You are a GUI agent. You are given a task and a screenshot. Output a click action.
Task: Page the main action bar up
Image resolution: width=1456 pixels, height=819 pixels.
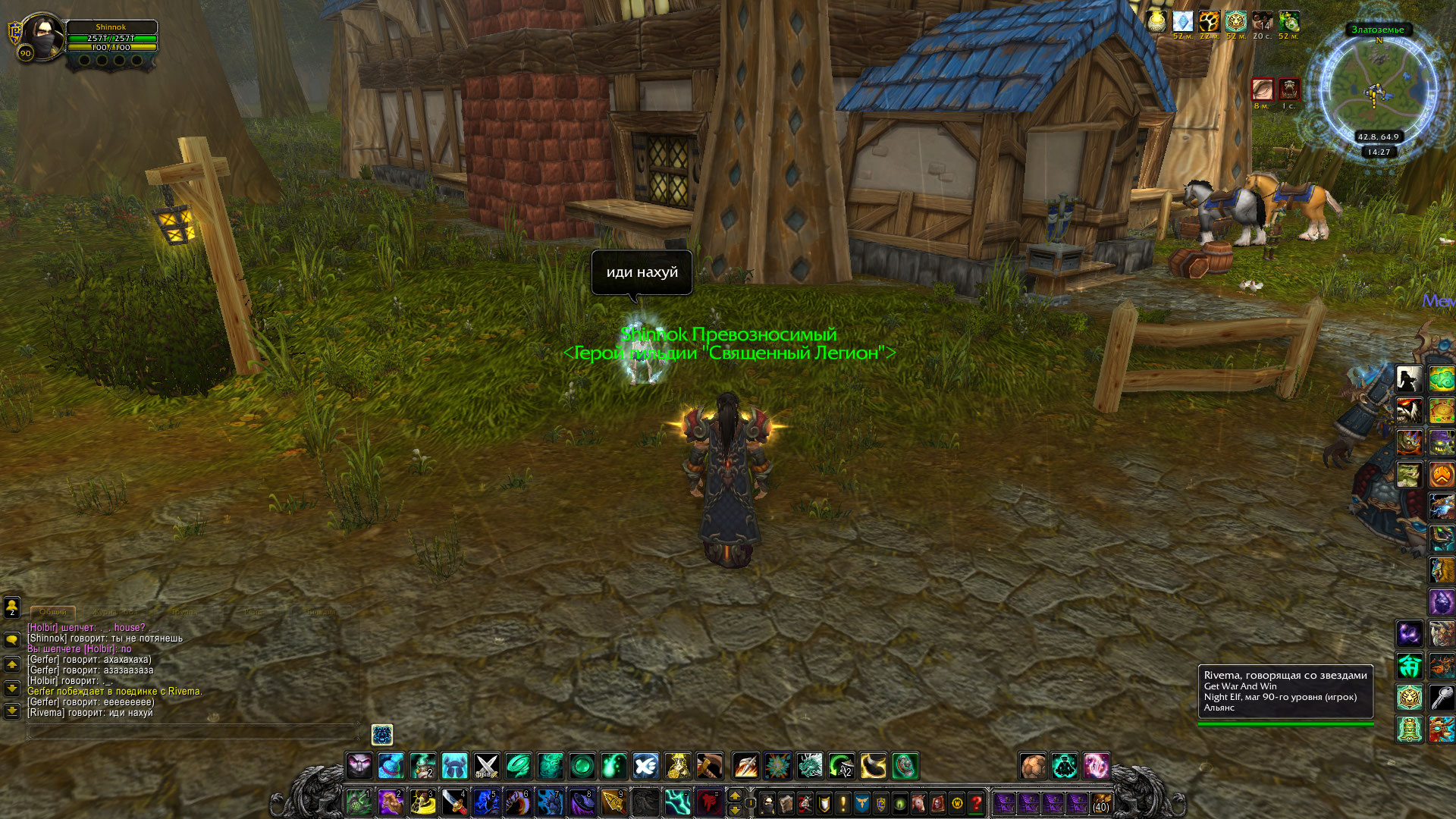734,795
